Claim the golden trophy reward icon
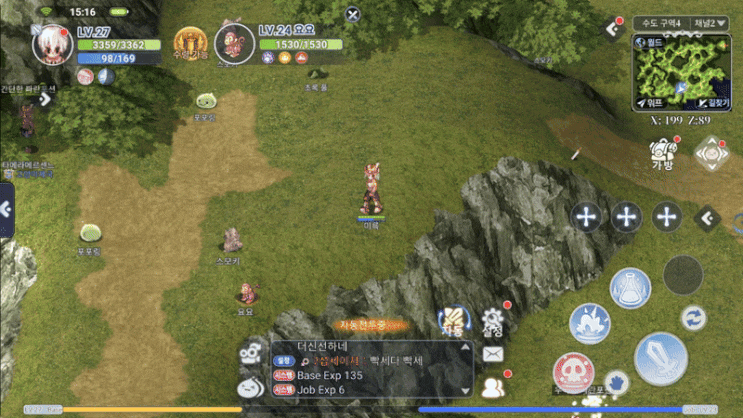The image size is (743, 418). coord(190,44)
